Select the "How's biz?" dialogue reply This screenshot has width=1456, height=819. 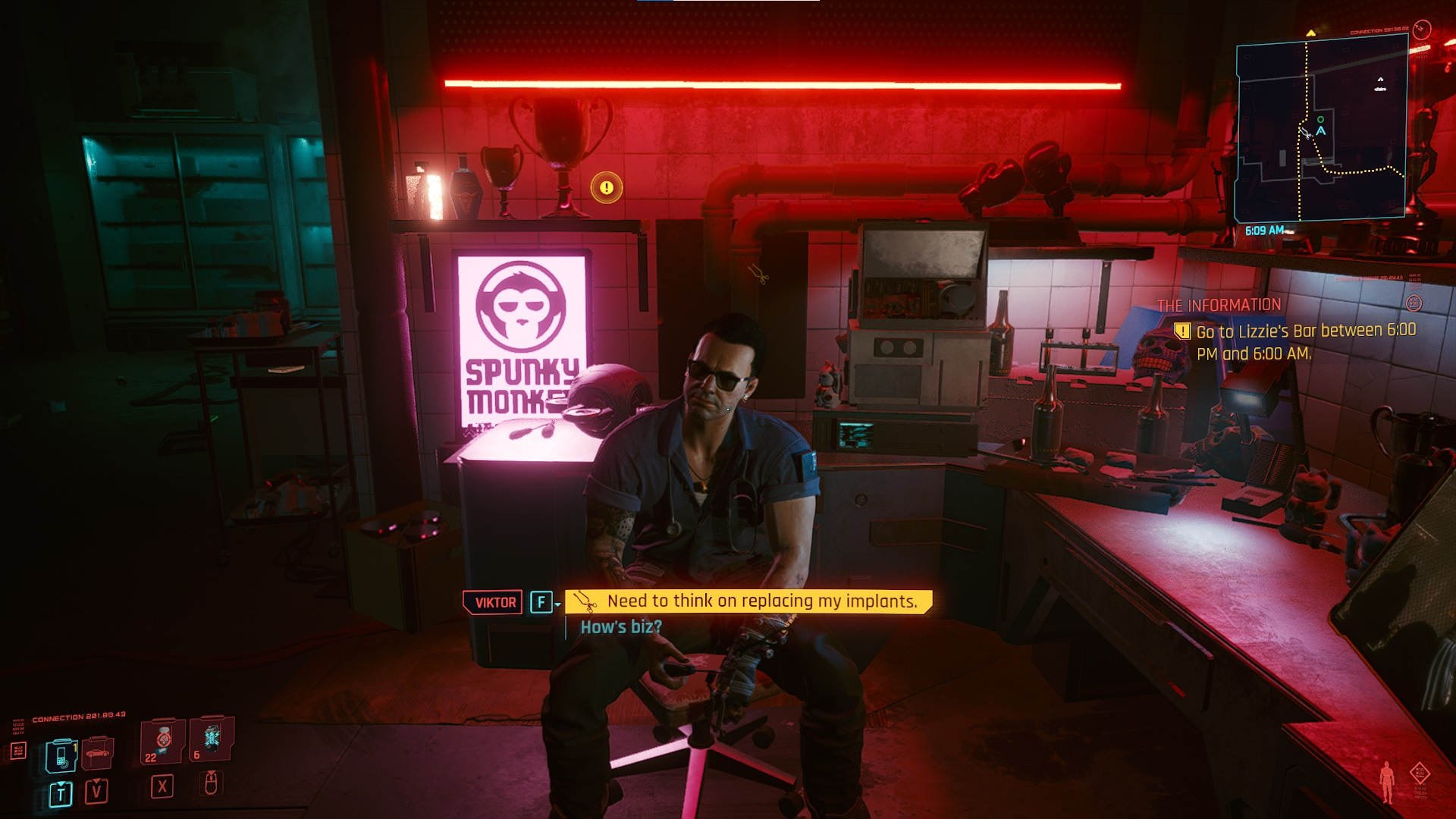[x=621, y=627]
